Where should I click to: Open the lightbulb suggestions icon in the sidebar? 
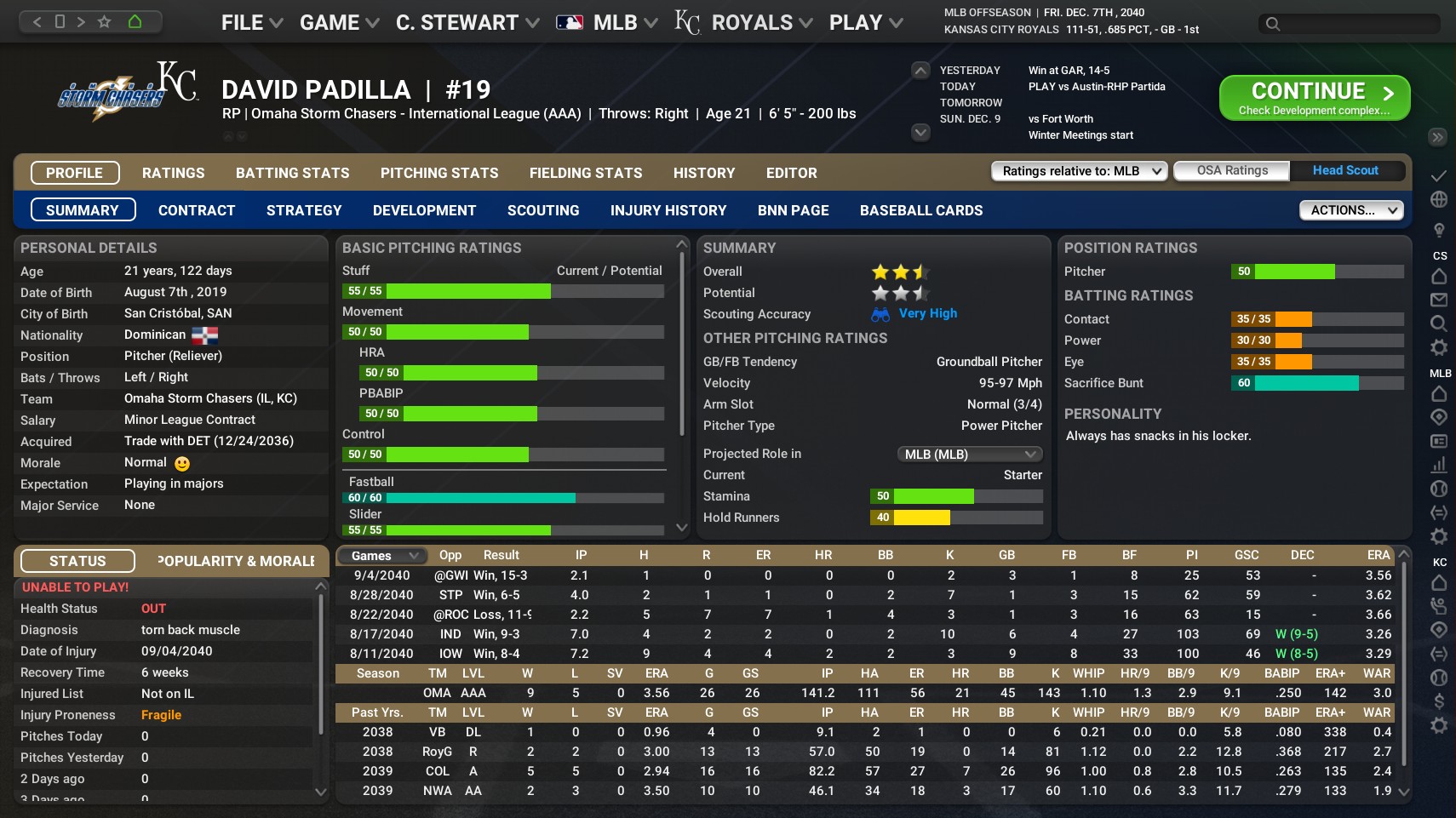[1439, 230]
